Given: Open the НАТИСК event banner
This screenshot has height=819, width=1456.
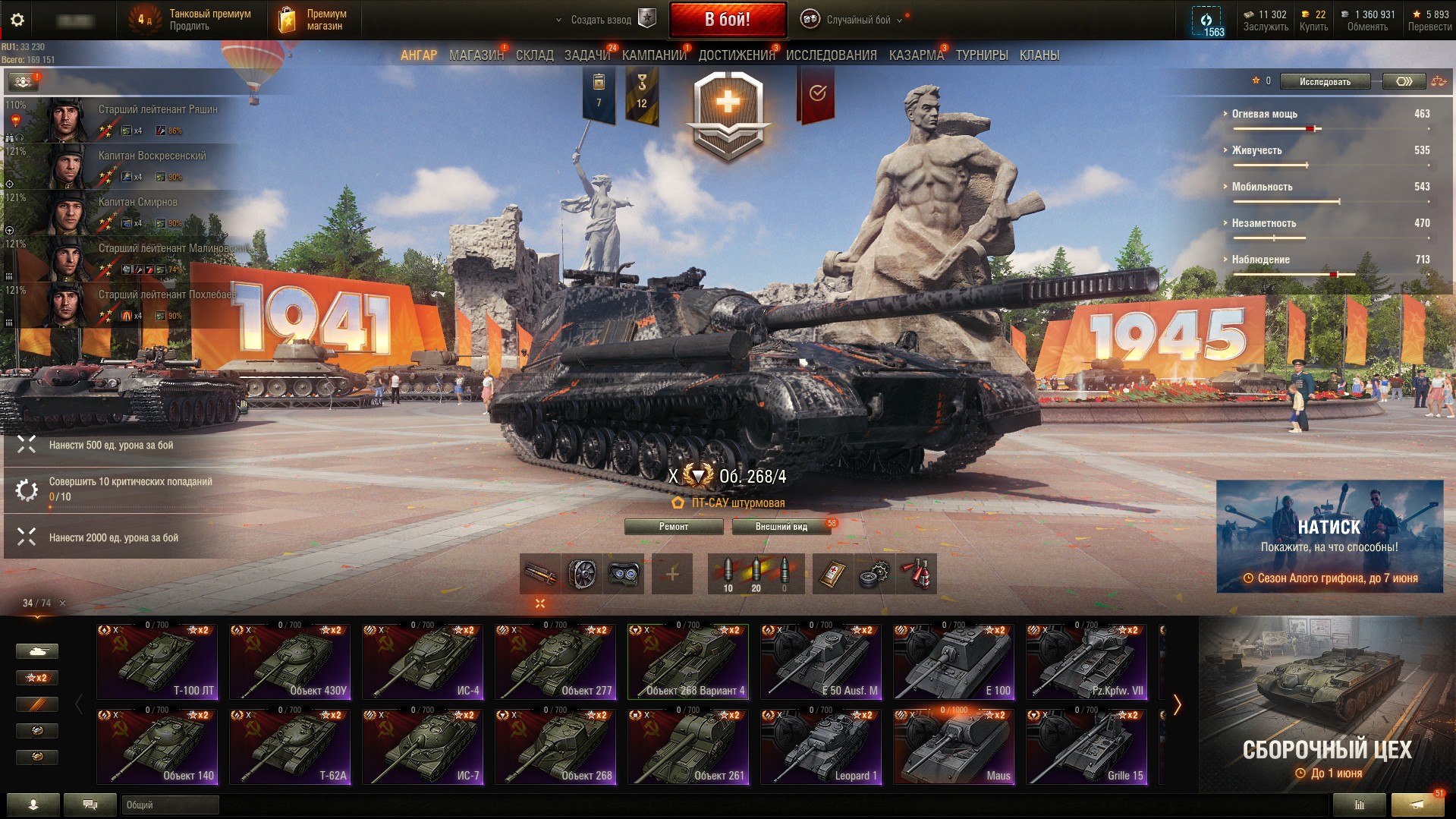Looking at the screenshot, I should click(x=1329, y=536).
